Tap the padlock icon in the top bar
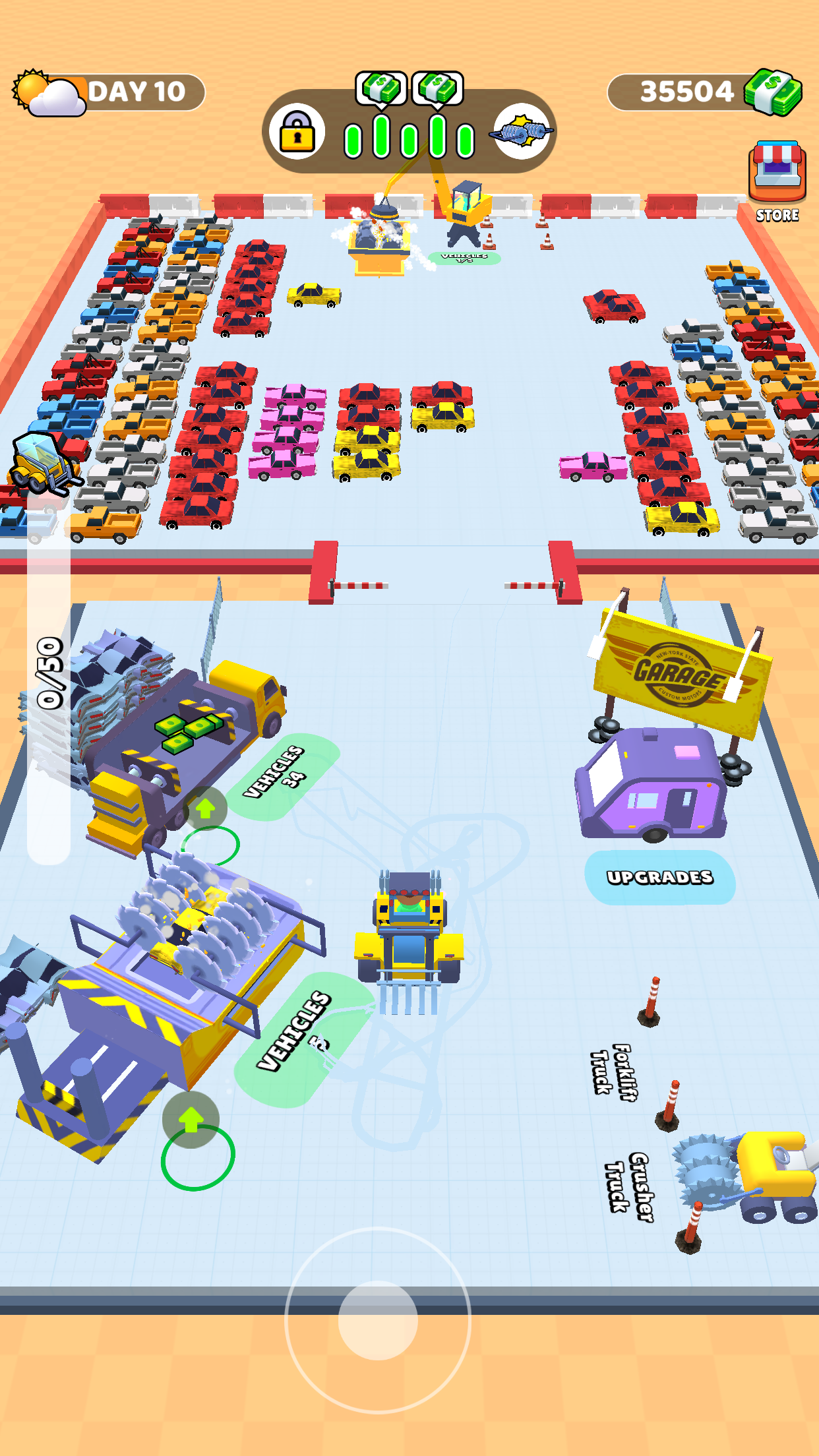The height and width of the screenshot is (1456, 819). point(297,131)
